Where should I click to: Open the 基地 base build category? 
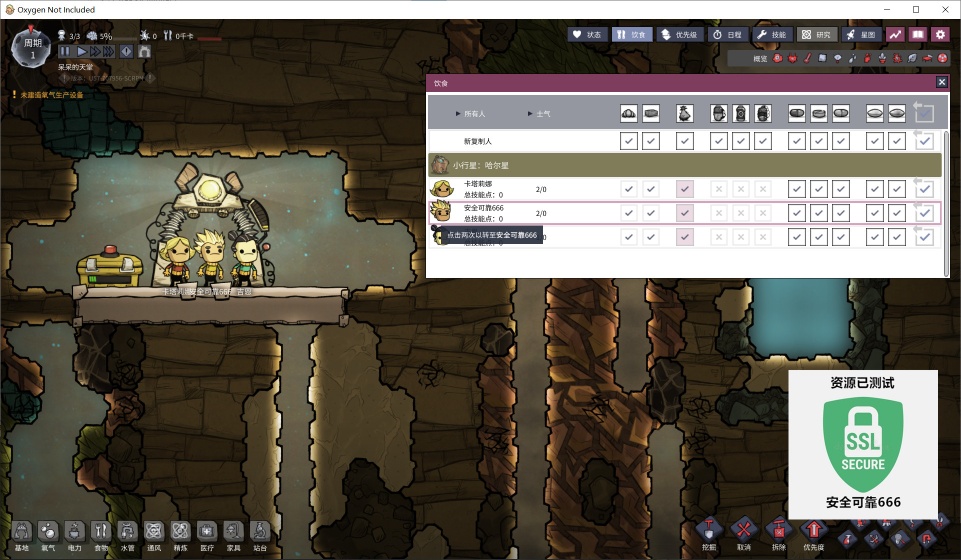21,534
